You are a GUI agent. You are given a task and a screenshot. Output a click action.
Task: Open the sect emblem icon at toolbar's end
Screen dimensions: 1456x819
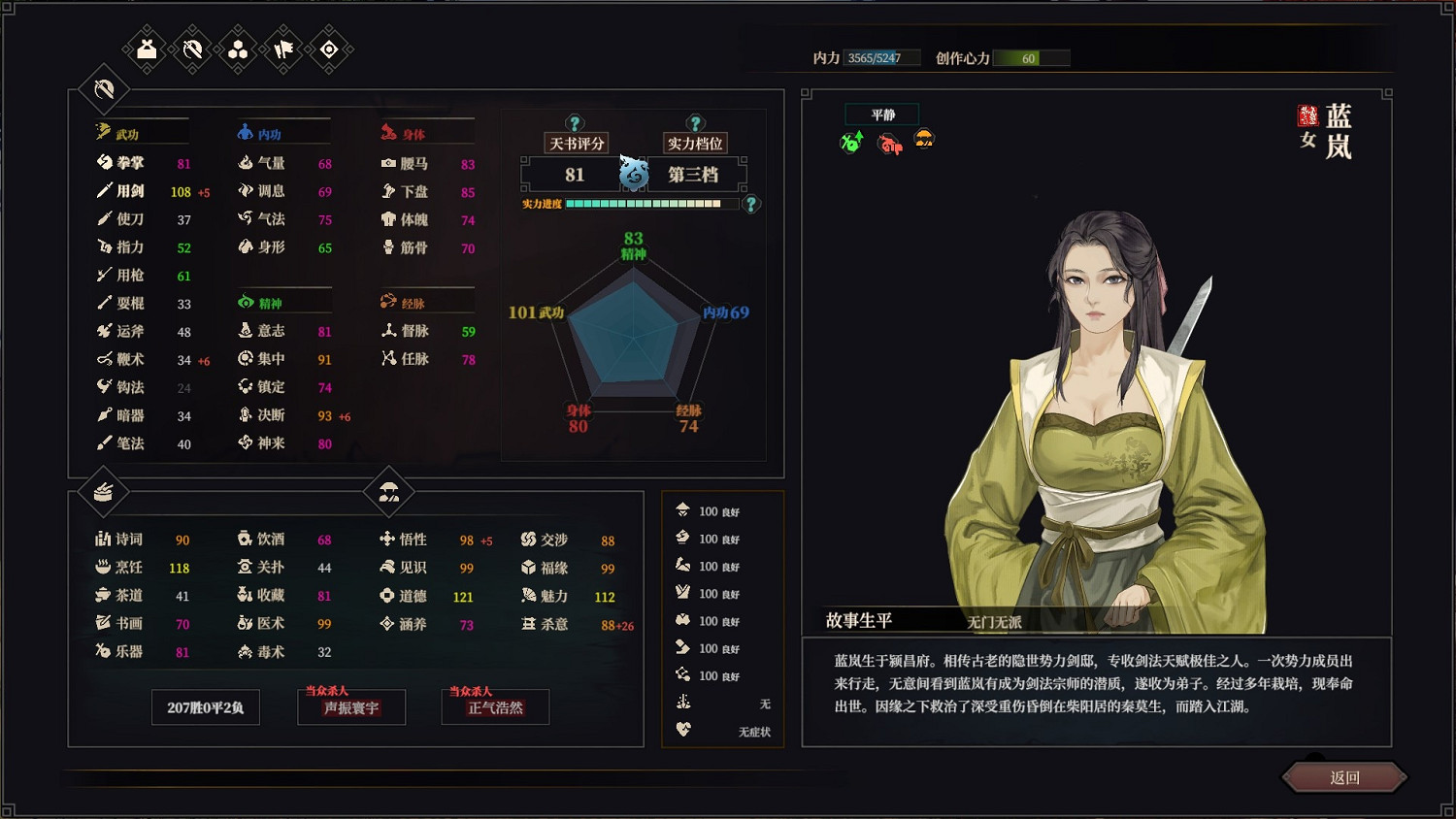tap(328, 49)
